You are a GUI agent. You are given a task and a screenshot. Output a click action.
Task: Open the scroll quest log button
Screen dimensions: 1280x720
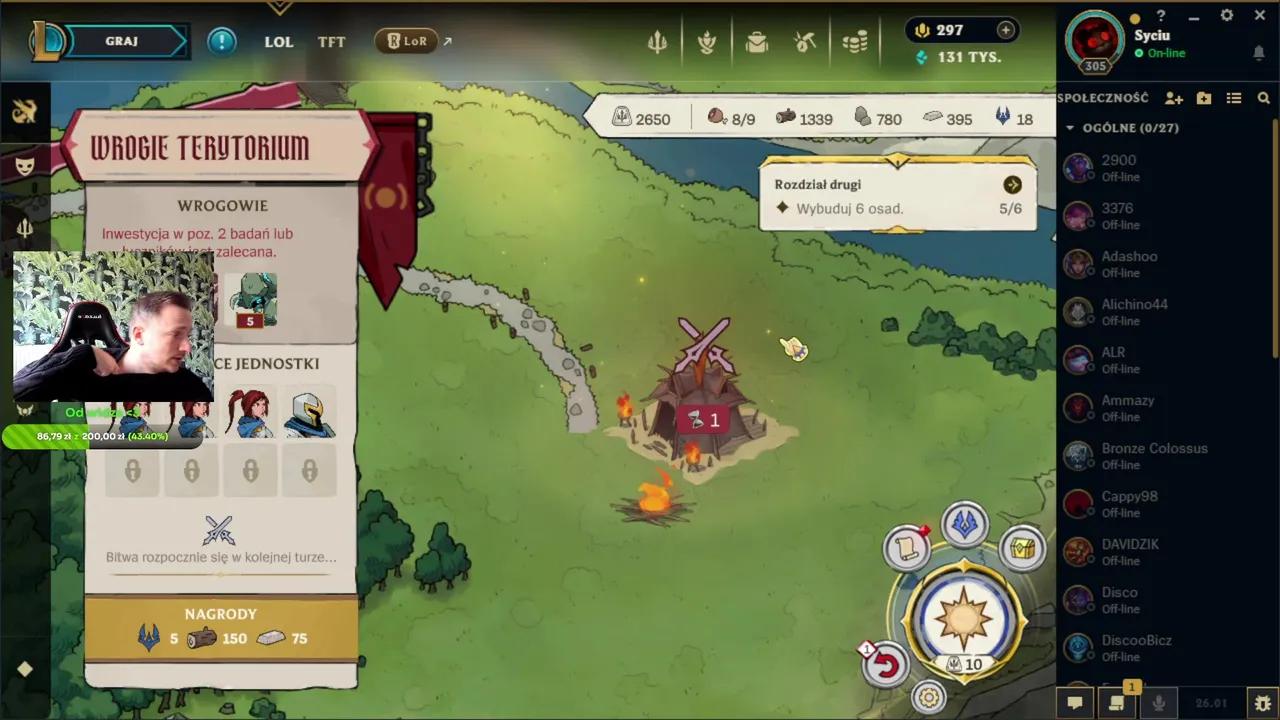point(907,548)
